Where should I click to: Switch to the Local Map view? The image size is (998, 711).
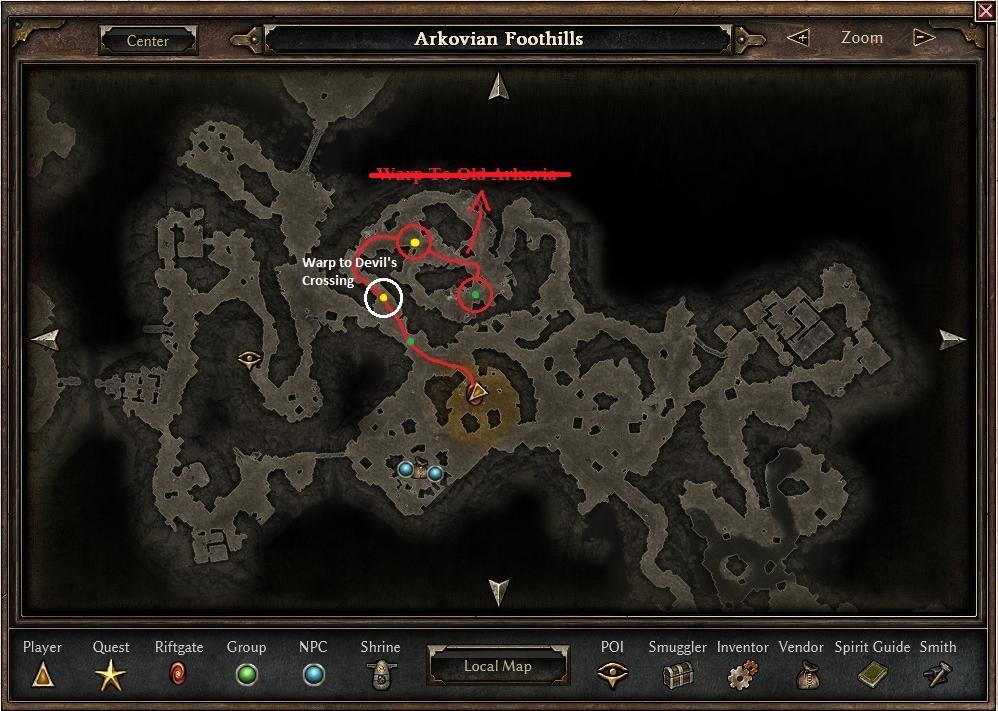[x=498, y=666]
